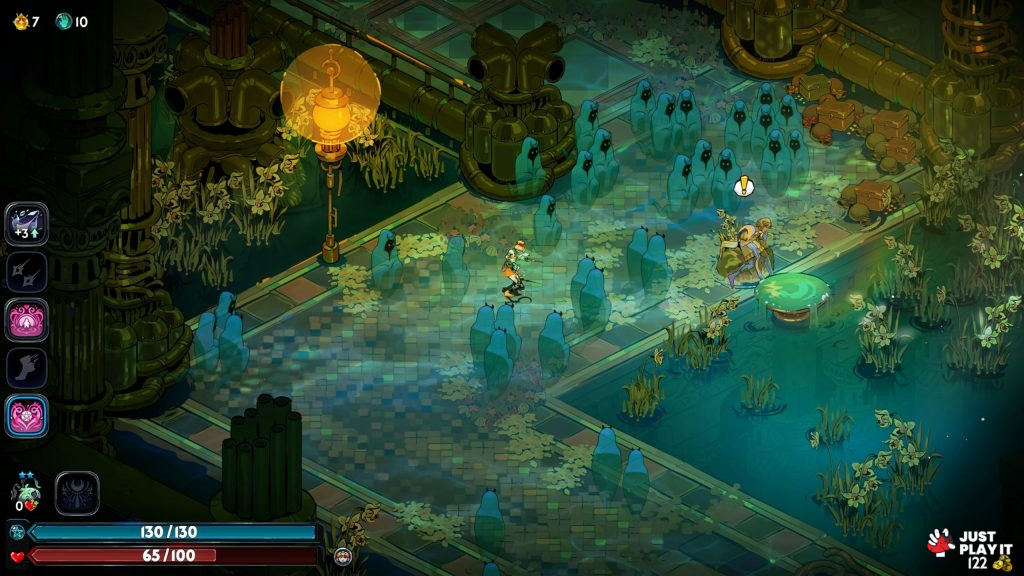
Task: Open the pink Aphrodite Cast boon icon
Action: [x=26, y=320]
